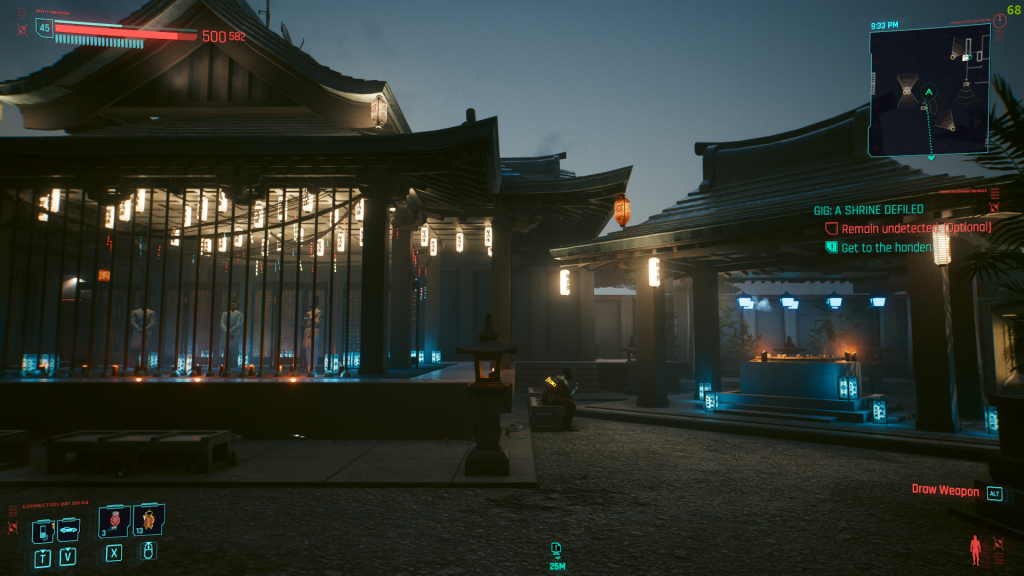Click the player stance silhouette icon
Viewport: 1024px width, 576px height.
[x=976, y=549]
